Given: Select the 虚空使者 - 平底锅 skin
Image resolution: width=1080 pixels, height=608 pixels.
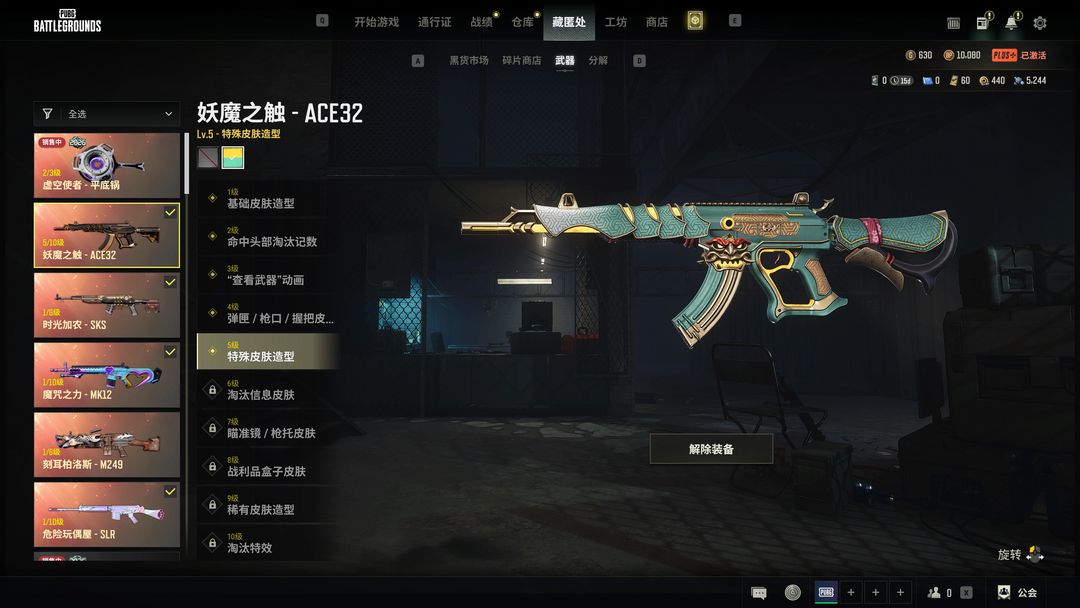Looking at the screenshot, I should (x=107, y=165).
